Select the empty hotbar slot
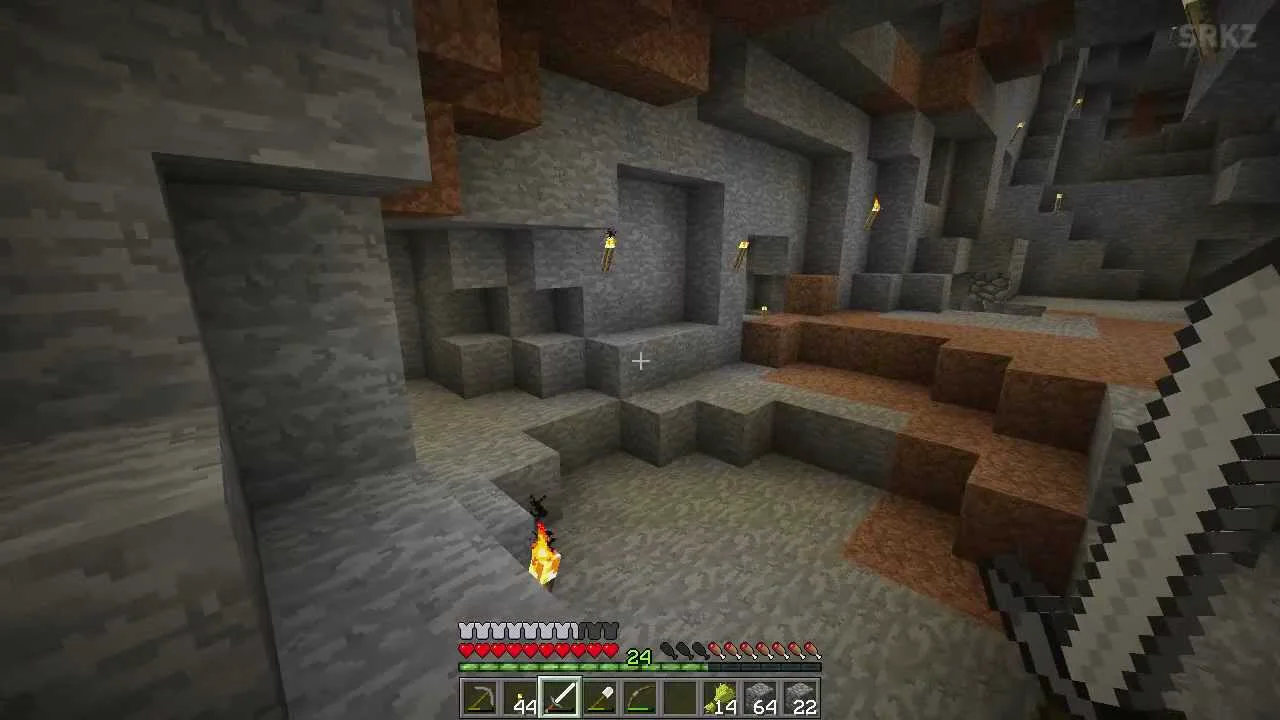This screenshot has height=720, width=1280. [x=680, y=698]
